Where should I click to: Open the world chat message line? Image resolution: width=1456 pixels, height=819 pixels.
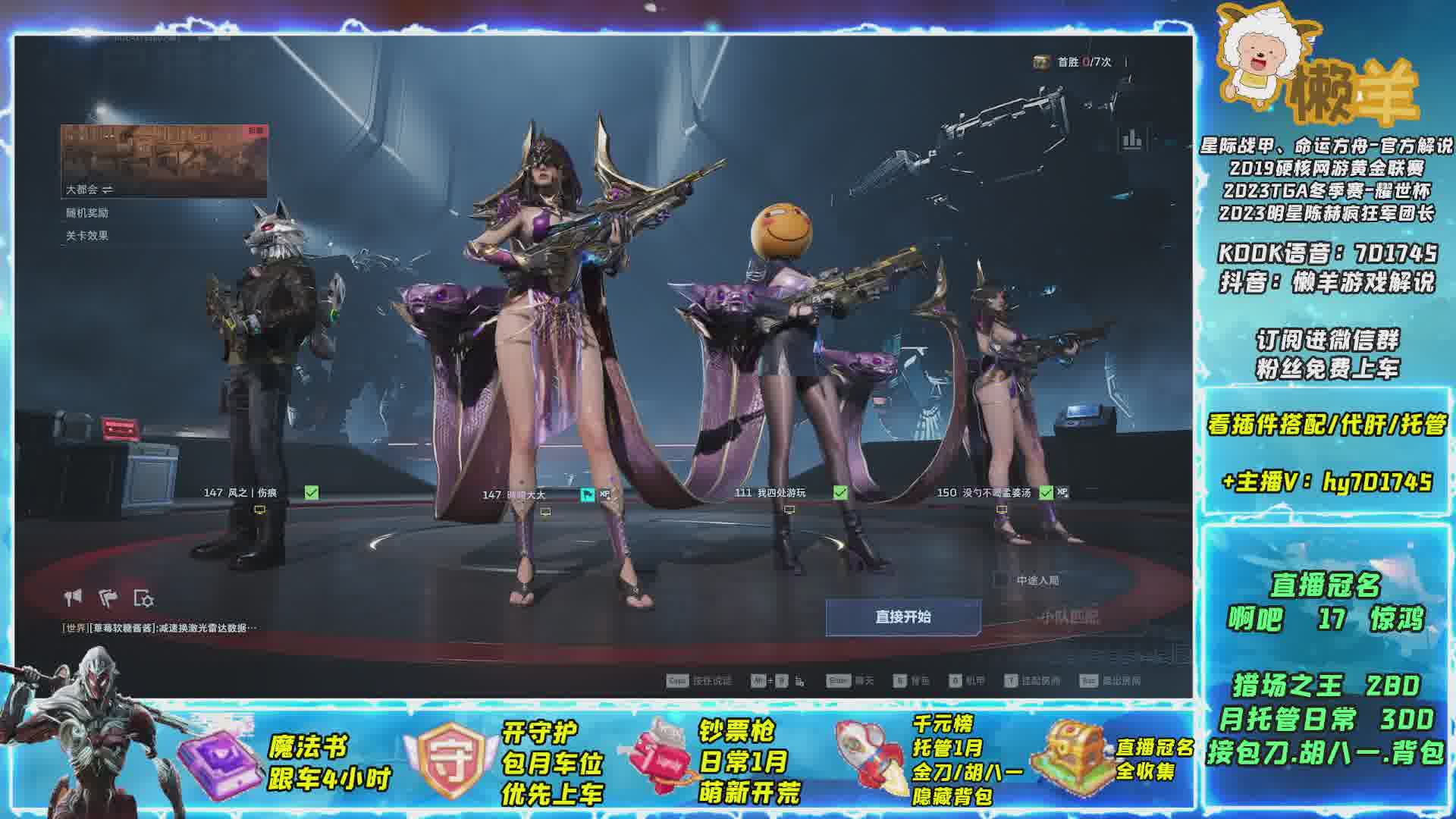click(160, 628)
